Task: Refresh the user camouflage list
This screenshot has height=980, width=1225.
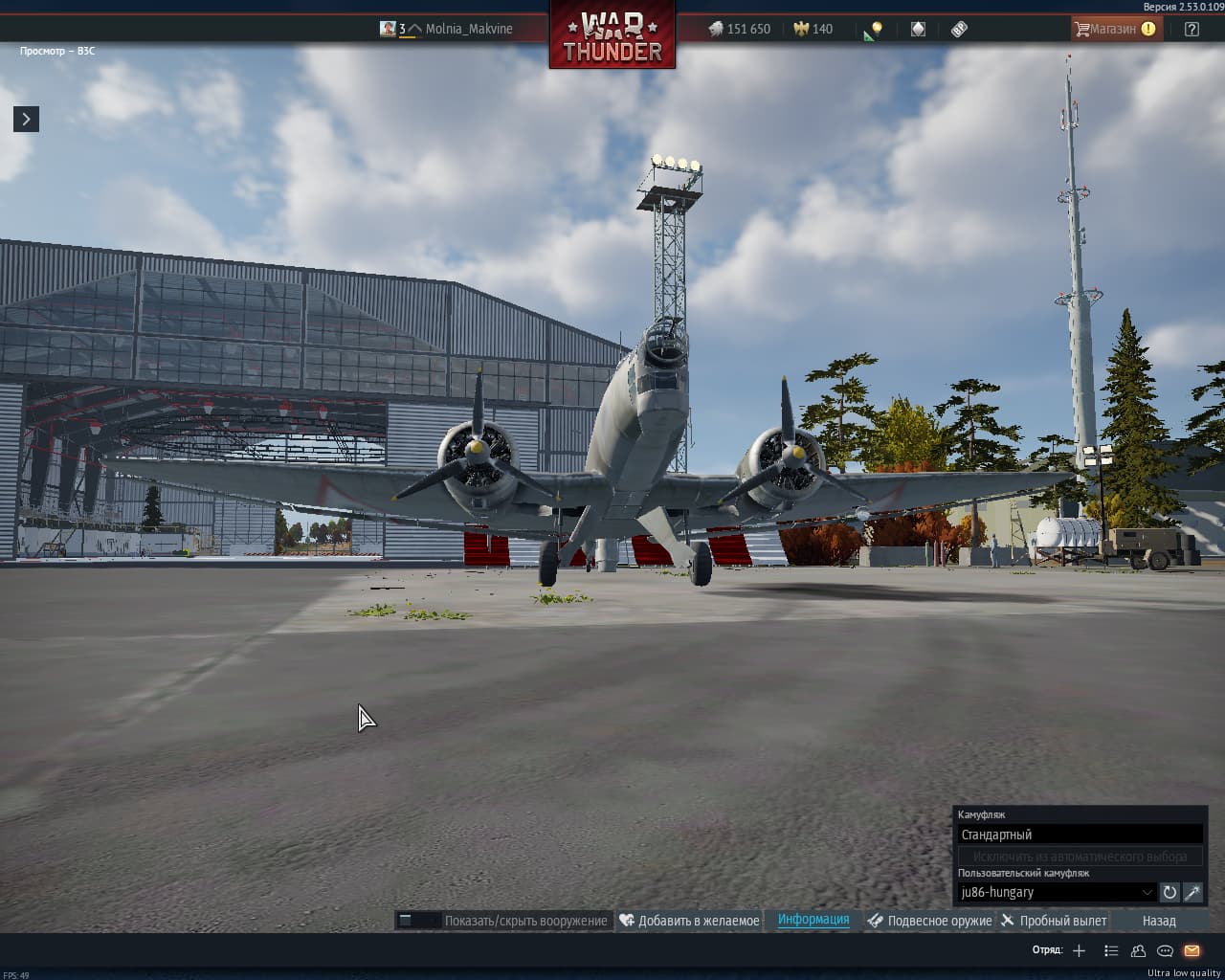Action: tap(1169, 892)
